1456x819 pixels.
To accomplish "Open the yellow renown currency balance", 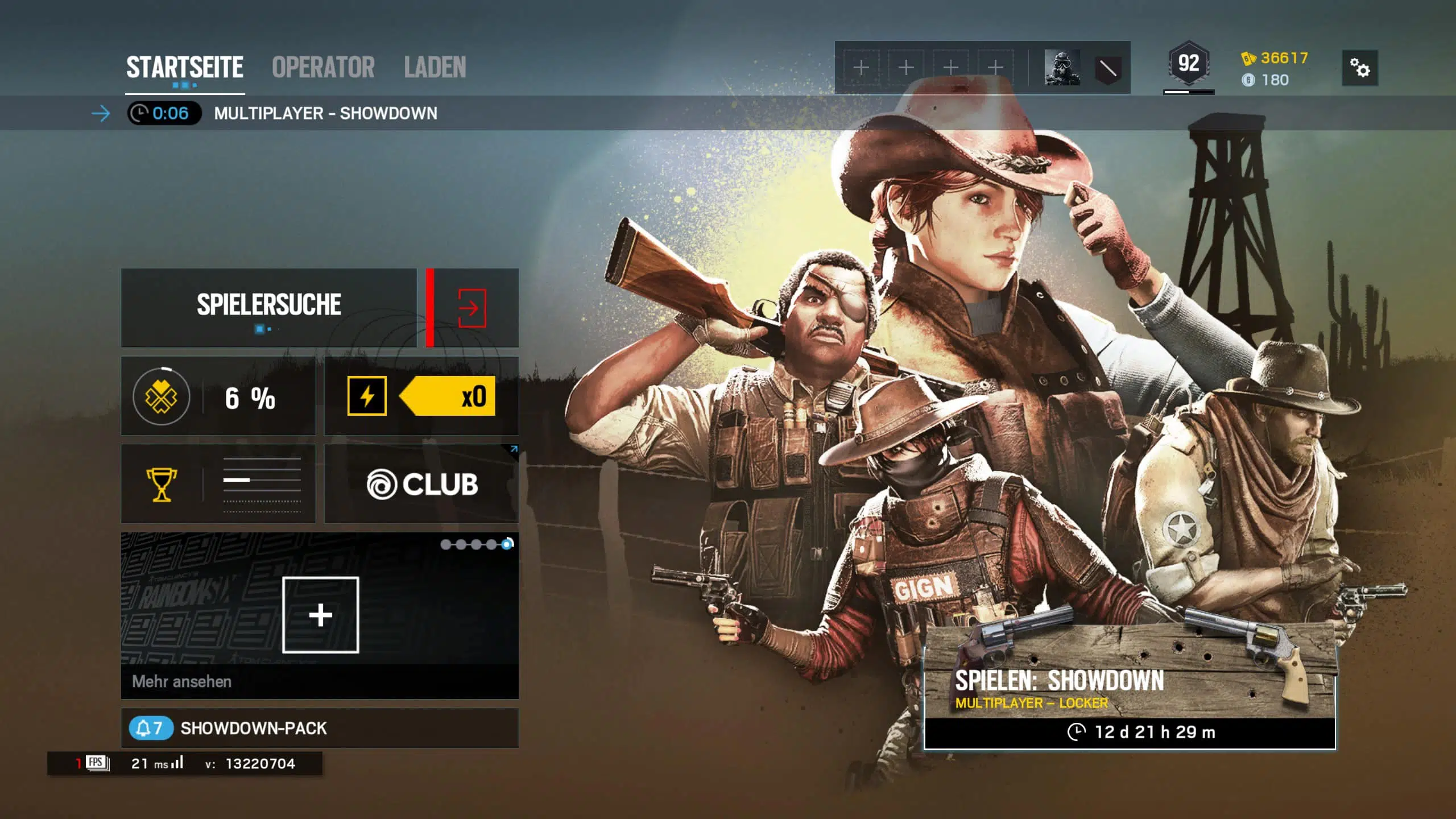I will click(1275, 58).
